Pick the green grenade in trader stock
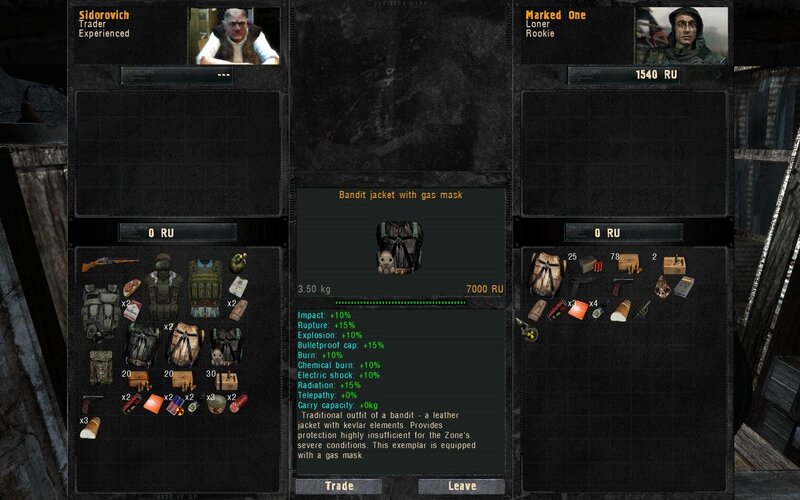800x500 pixels. click(x=237, y=264)
